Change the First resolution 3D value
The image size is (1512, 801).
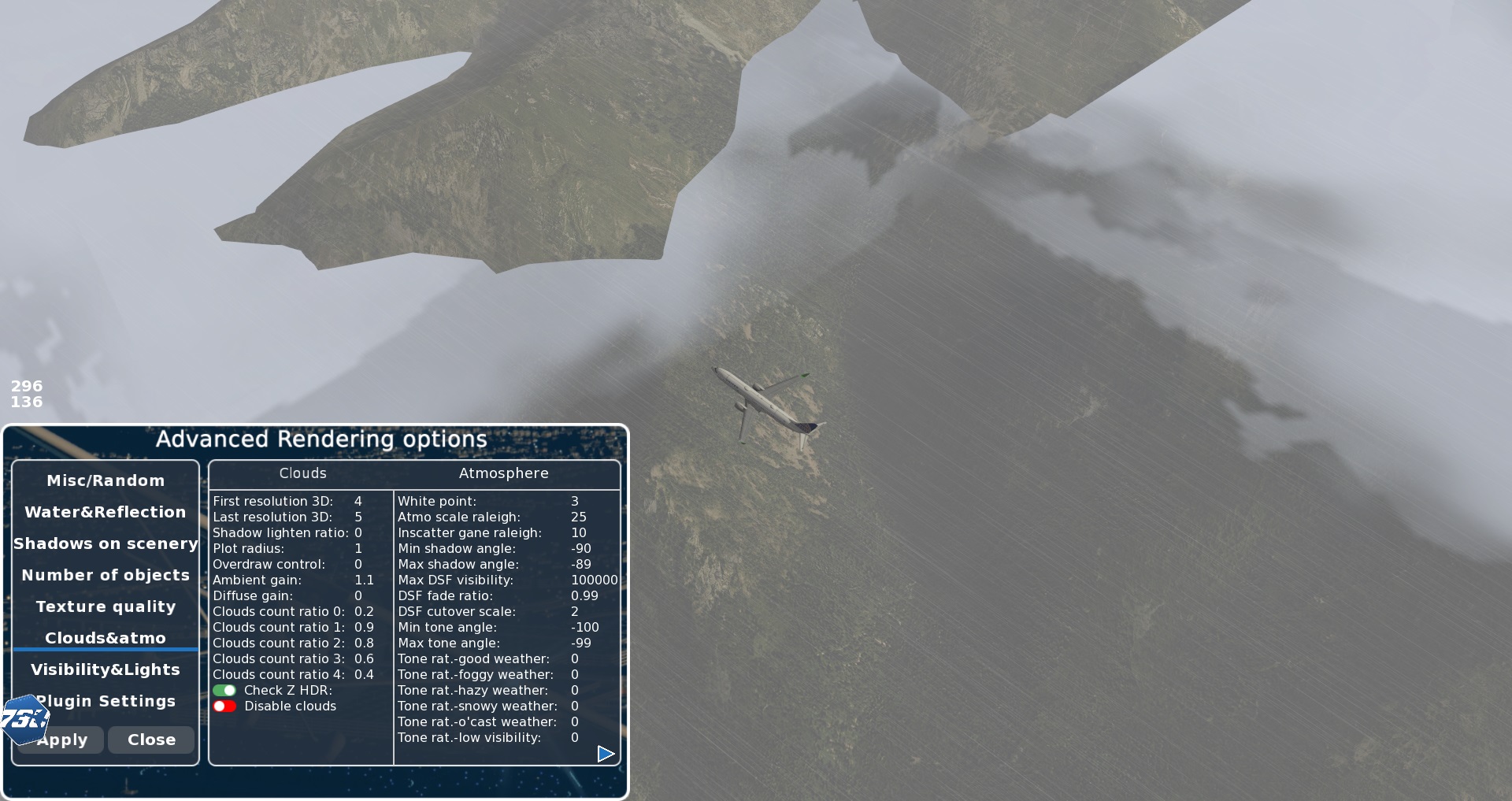[358, 501]
